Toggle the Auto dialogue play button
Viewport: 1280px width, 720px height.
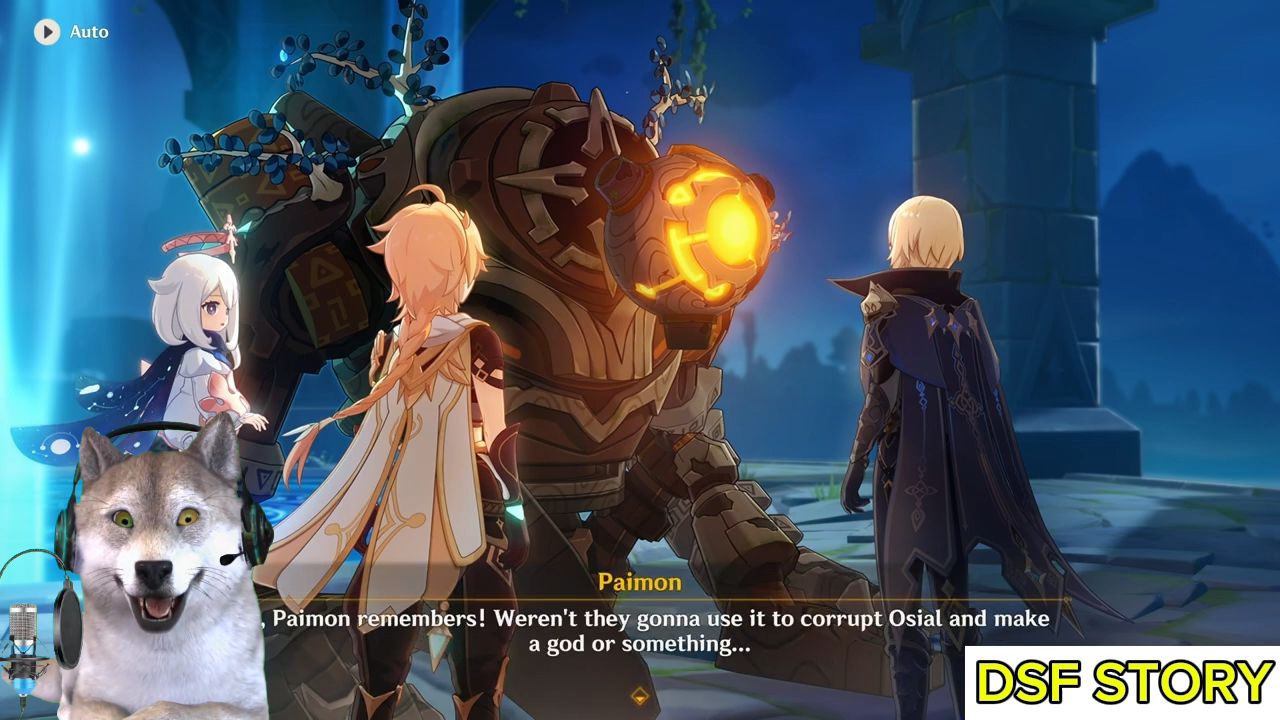tap(47, 32)
